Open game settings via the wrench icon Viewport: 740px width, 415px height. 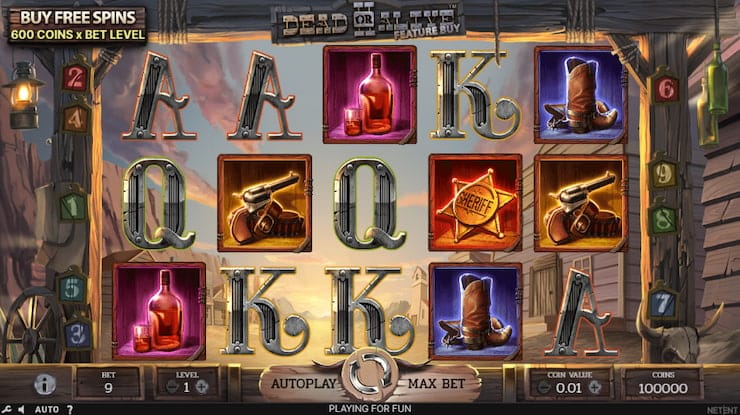[x=7, y=409]
